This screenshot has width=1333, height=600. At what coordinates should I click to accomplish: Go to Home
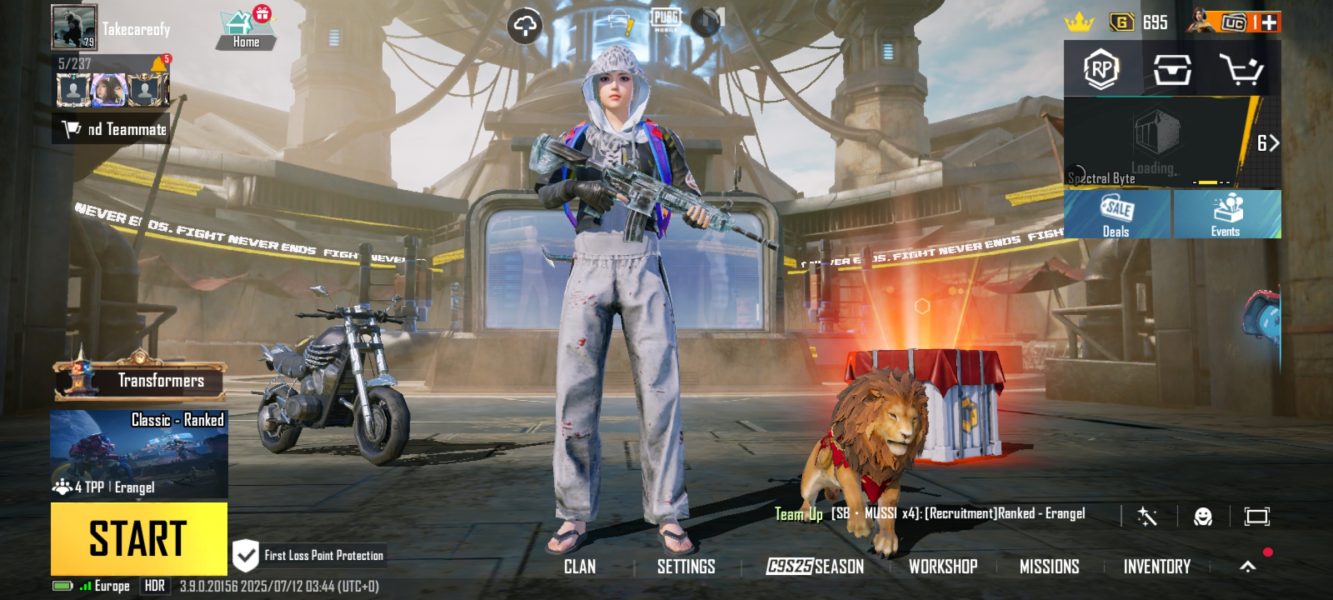246,28
